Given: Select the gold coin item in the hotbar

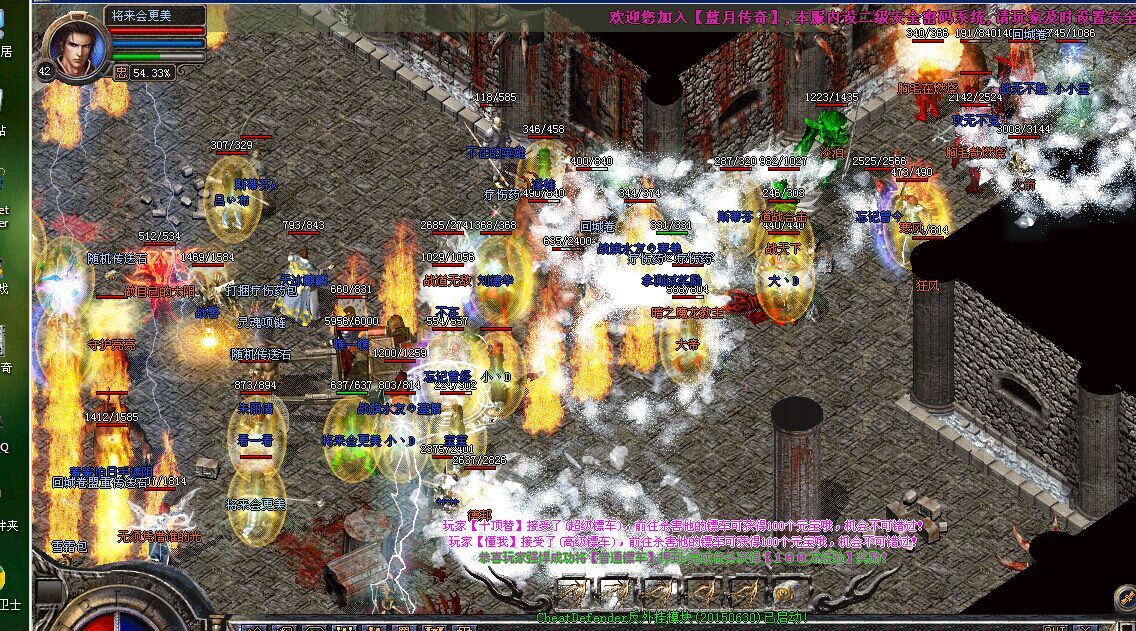Looking at the screenshot, I should [788, 592].
